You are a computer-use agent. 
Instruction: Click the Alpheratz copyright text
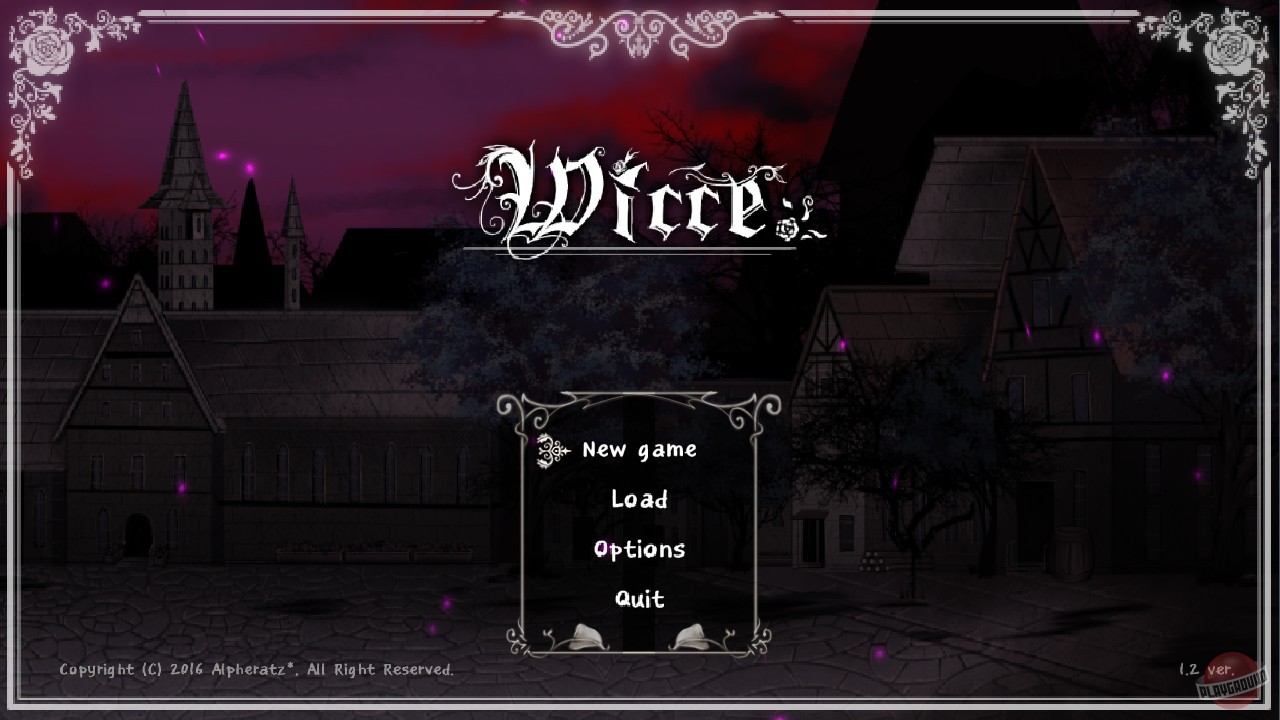tap(255, 670)
